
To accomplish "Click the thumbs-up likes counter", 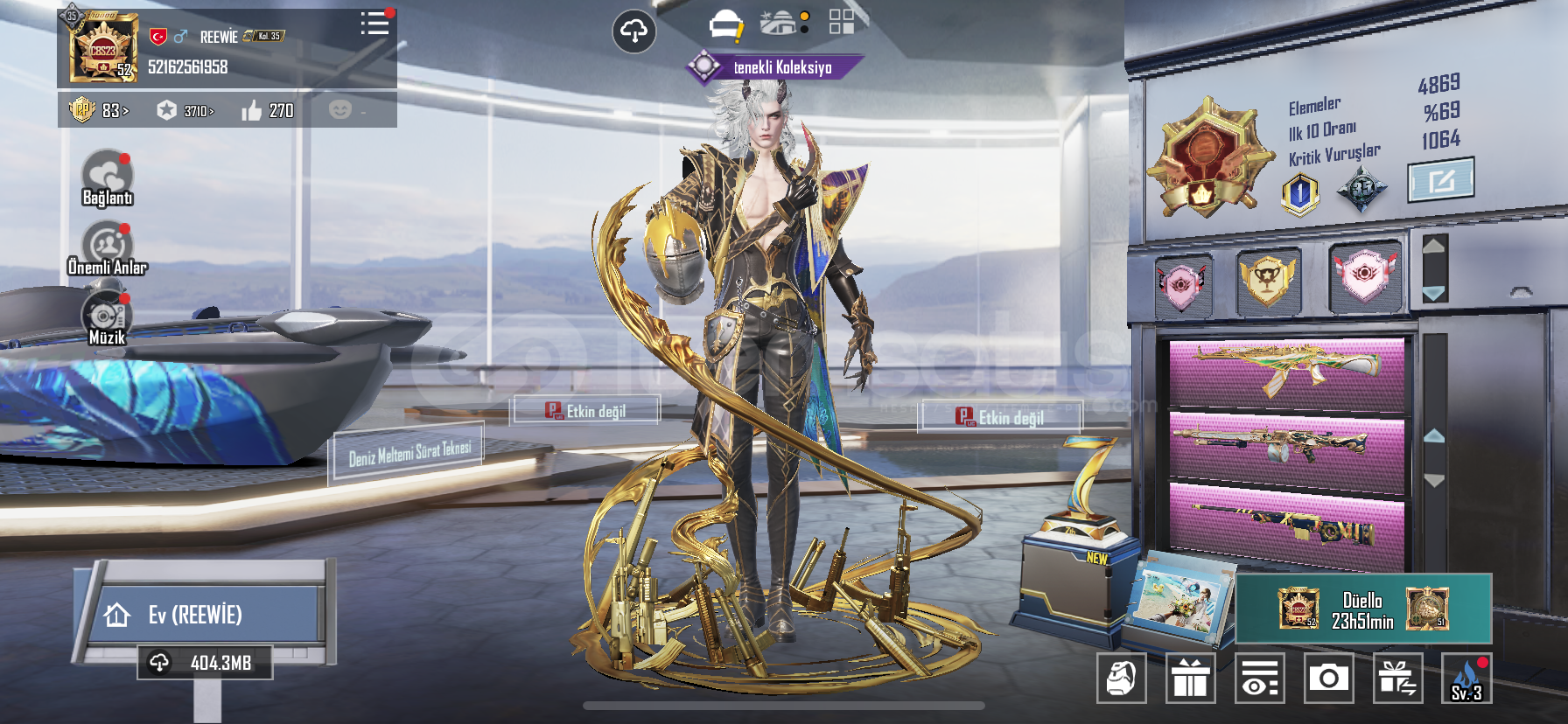I will [268, 111].
